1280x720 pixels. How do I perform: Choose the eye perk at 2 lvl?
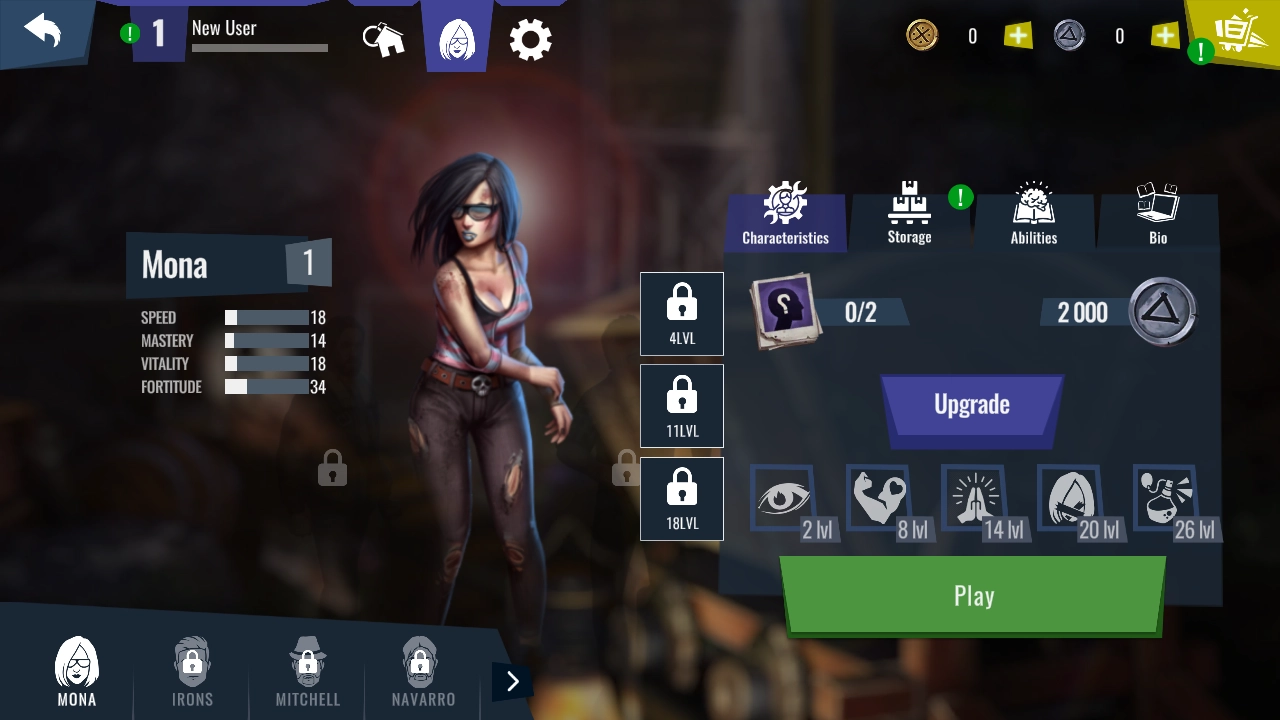(785, 499)
